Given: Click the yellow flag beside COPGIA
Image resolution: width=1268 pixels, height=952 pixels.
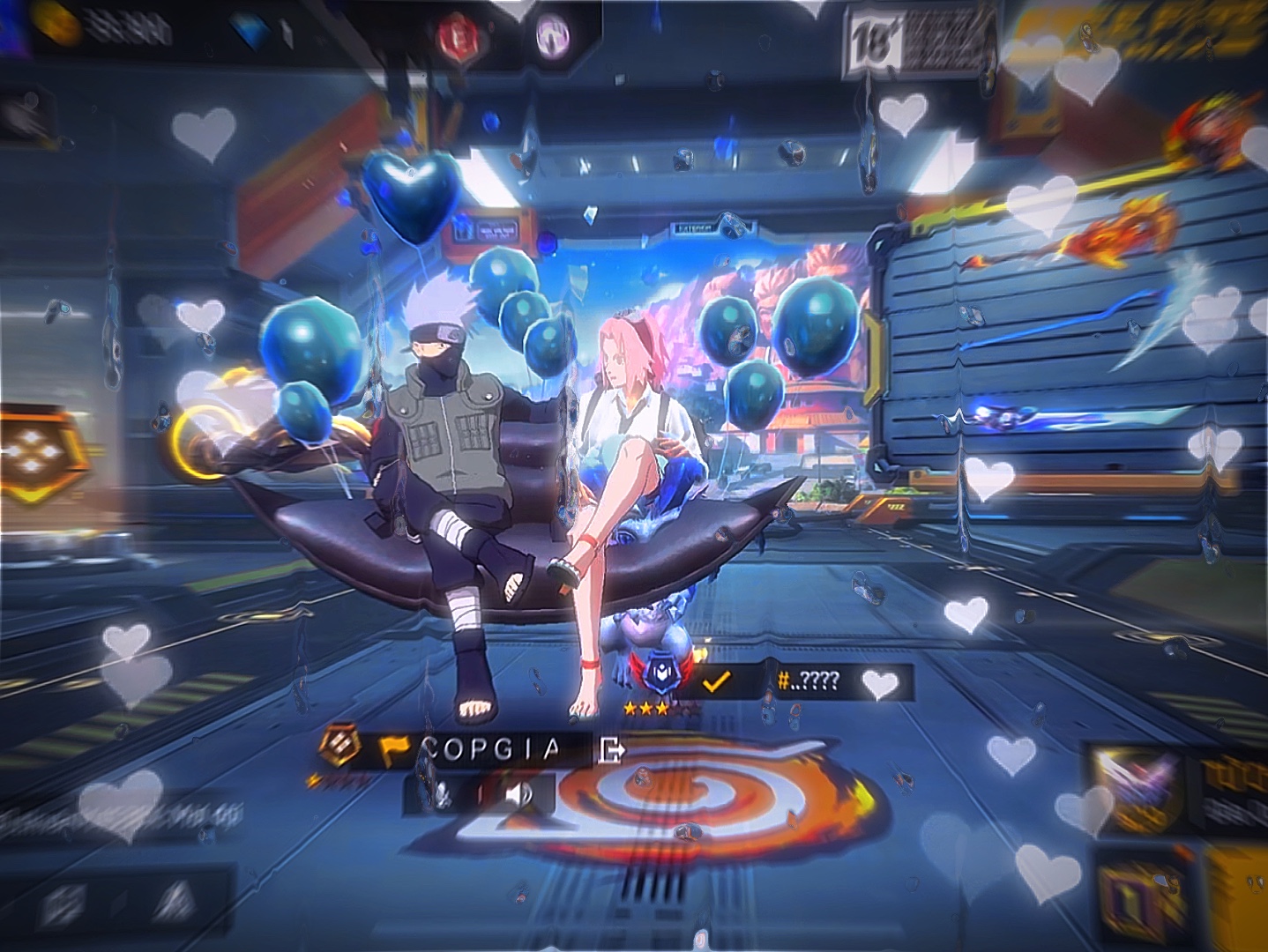Looking at the screenshot, I should click(x=393, y=750).
